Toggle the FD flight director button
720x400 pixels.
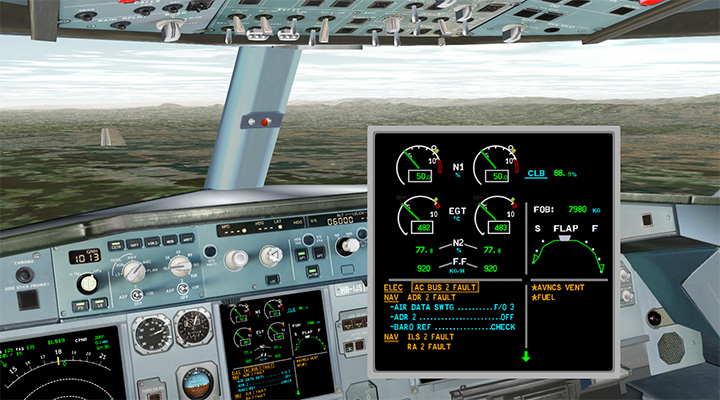click(78, 304)
